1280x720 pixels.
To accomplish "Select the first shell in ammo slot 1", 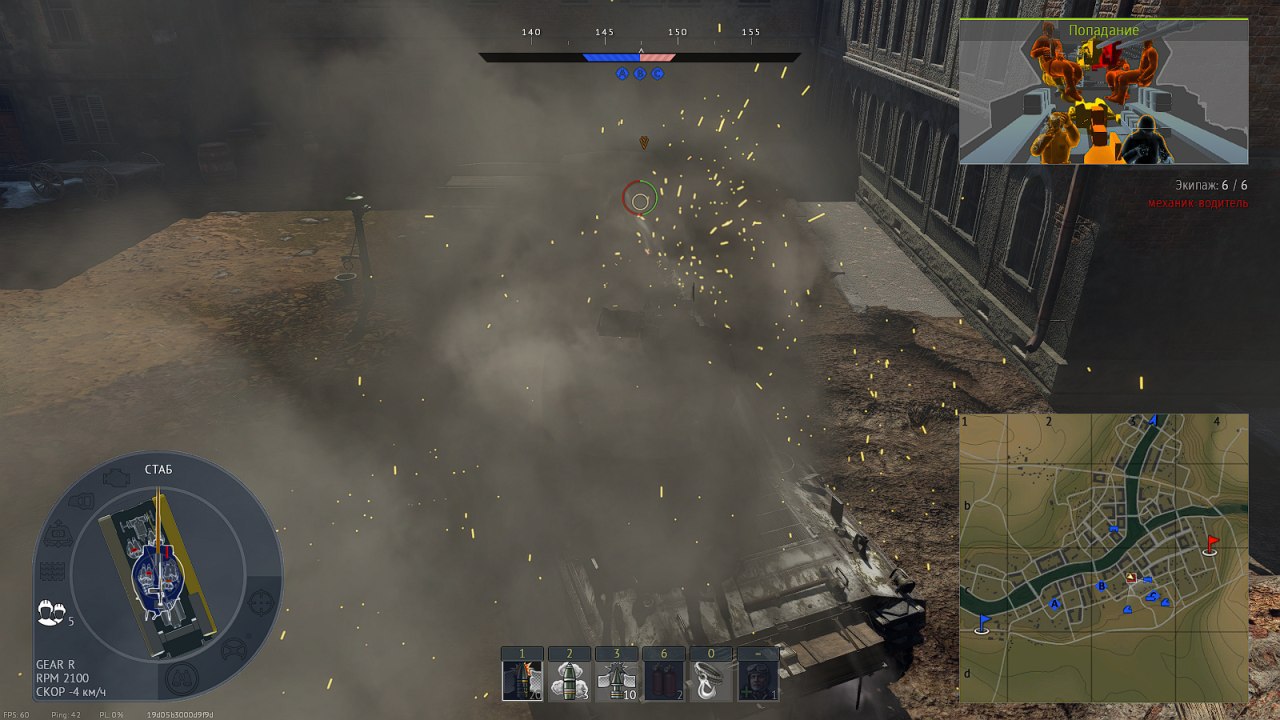I will 522,680.
